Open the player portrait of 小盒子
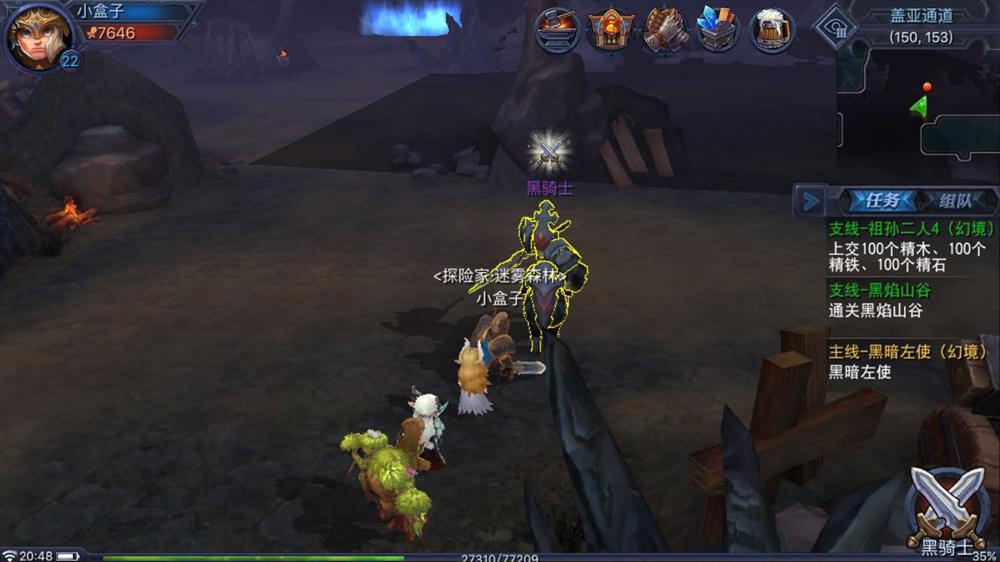Viewport: 1000px width, 562px height. click(x=38, y=36)
